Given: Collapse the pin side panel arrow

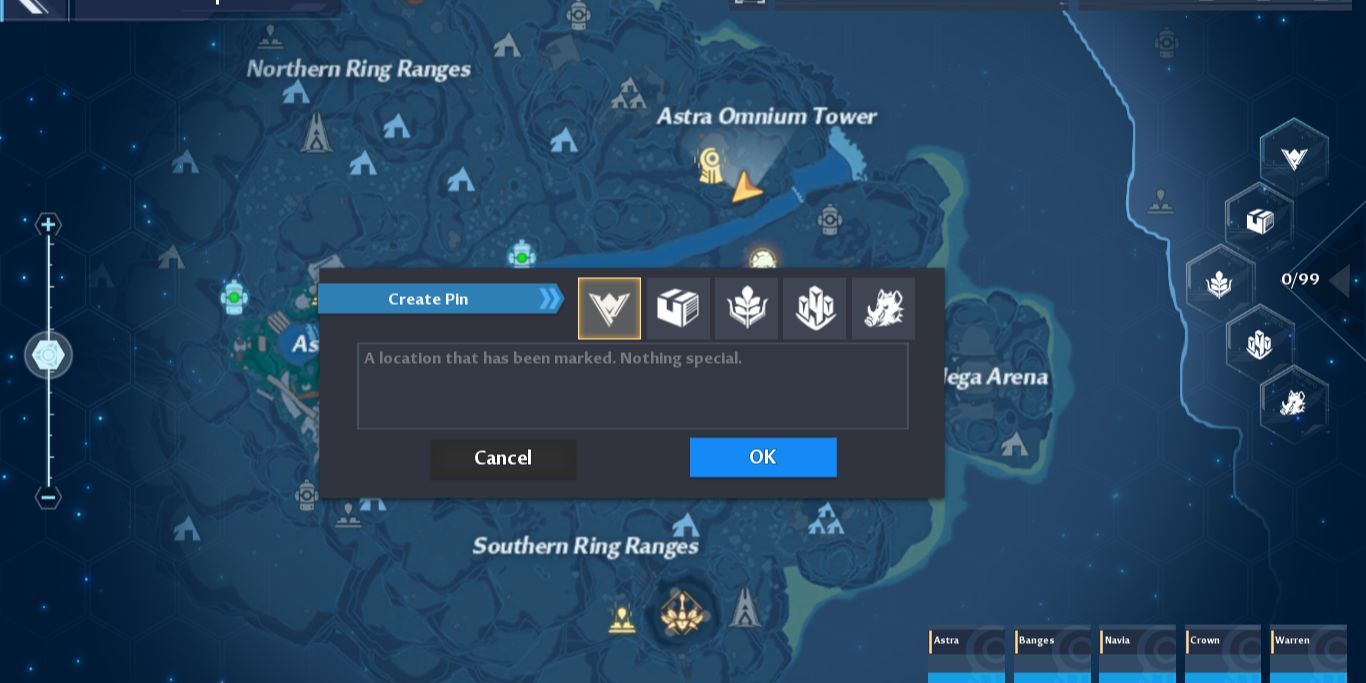Looking at the screenshot, I should [x=1340, y=279].
